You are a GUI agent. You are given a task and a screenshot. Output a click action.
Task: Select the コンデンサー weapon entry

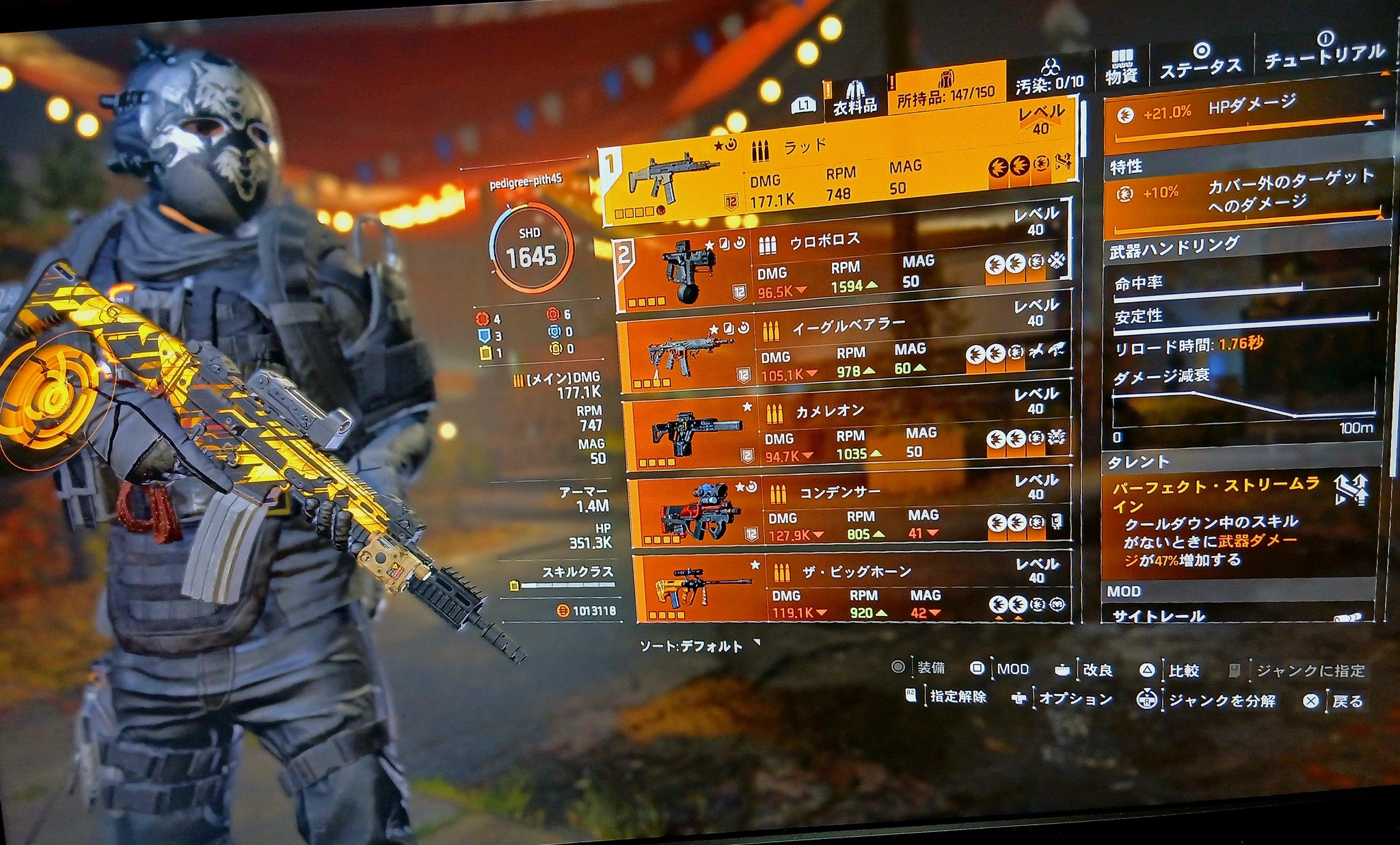[x=850, y=514]
